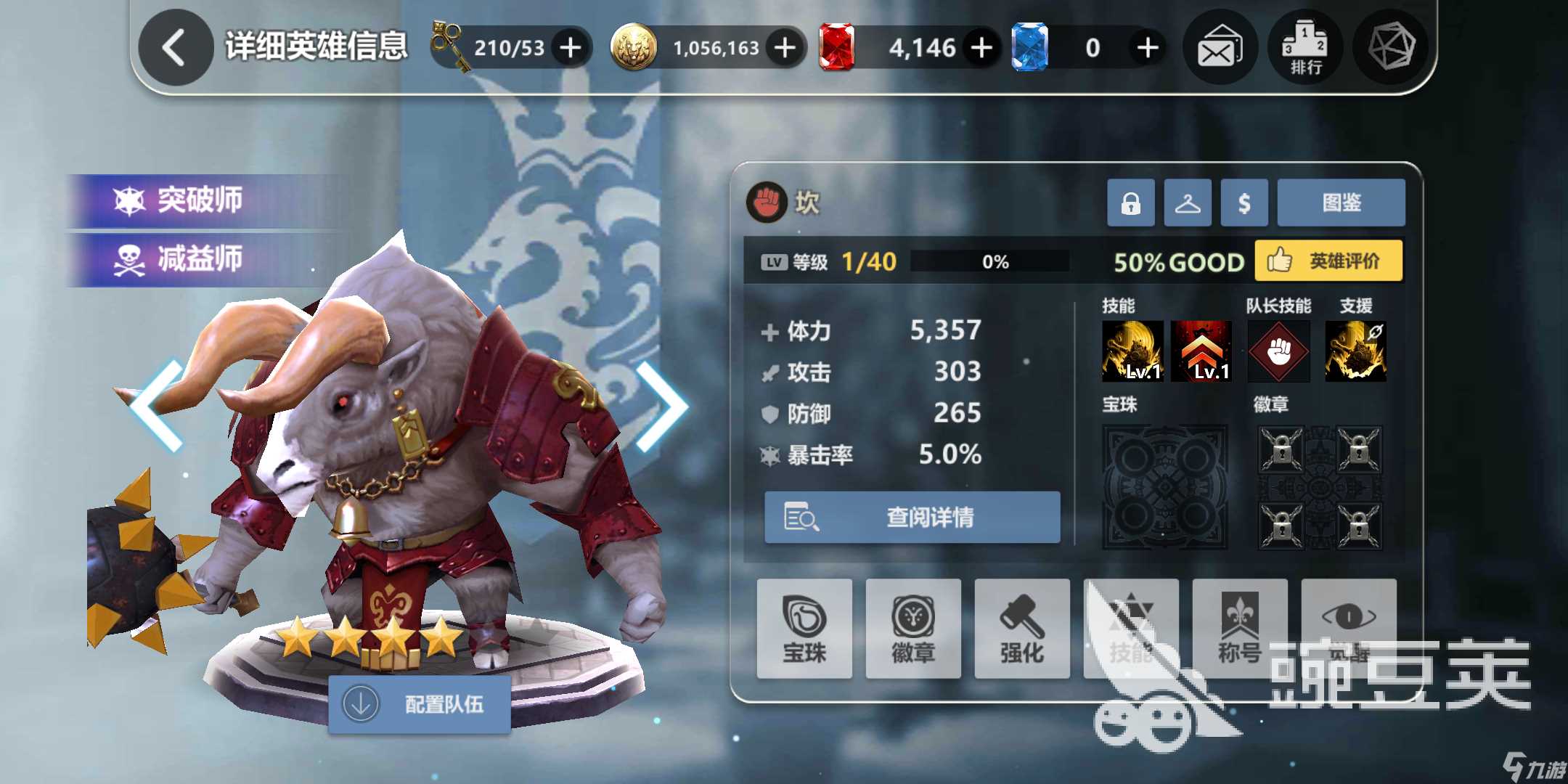Click the 觉醒 eye awakening icon
The width and height of the screenshot is (1568, 784).
(x=1349, y=629)
